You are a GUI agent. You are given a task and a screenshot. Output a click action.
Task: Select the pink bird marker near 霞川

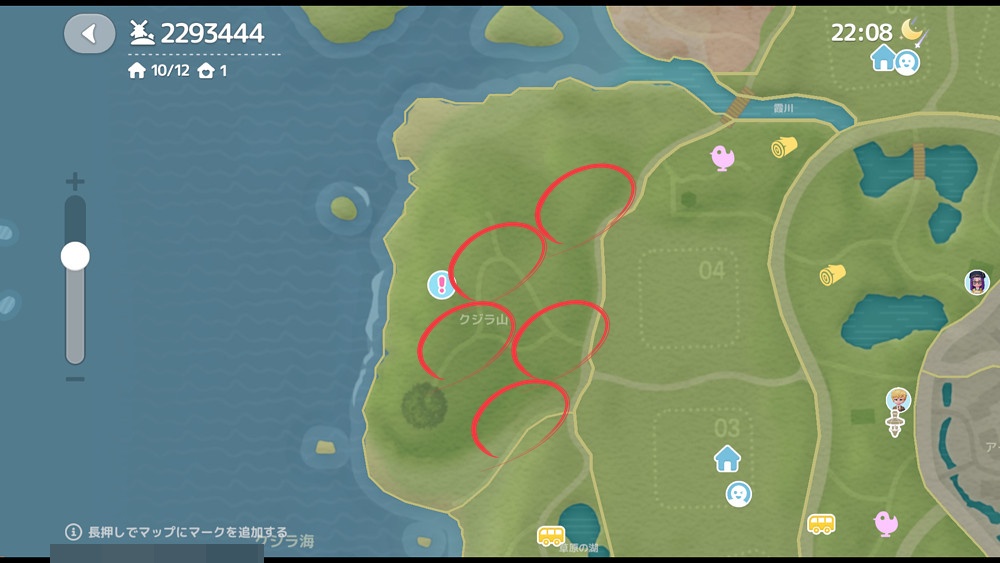(722, 156)
